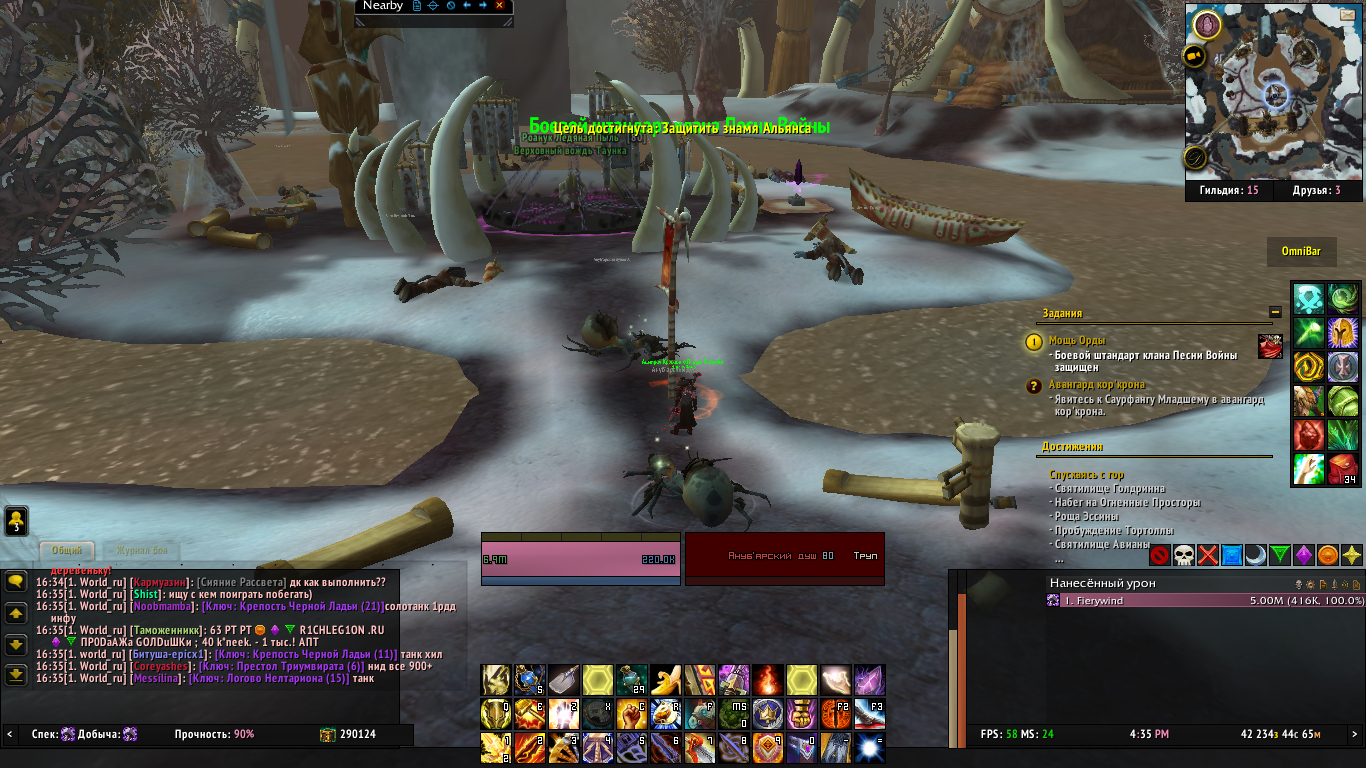Select the blue square raid marker

(x=1231, y=555)
